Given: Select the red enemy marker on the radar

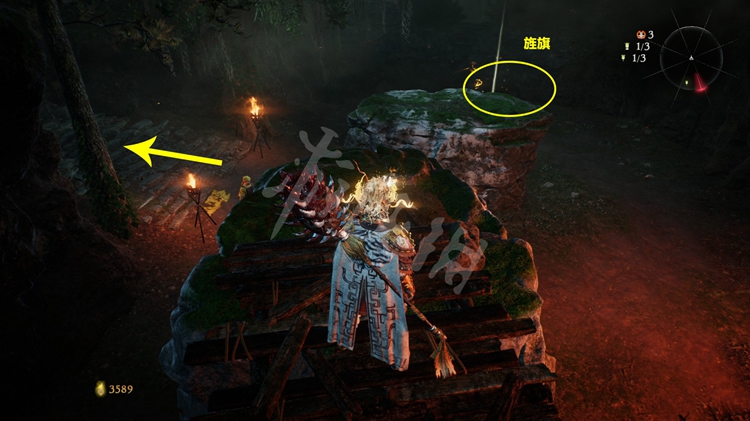Looking at the screenshot, I should tap(702, 83).
